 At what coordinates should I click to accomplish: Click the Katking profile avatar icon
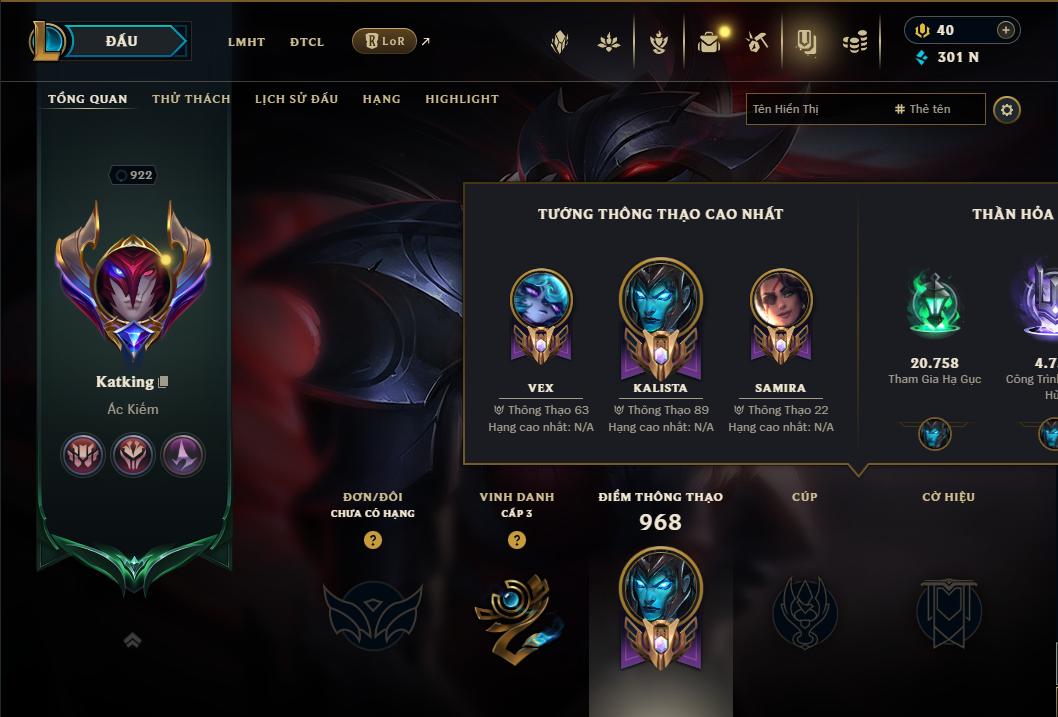point(132,283)
